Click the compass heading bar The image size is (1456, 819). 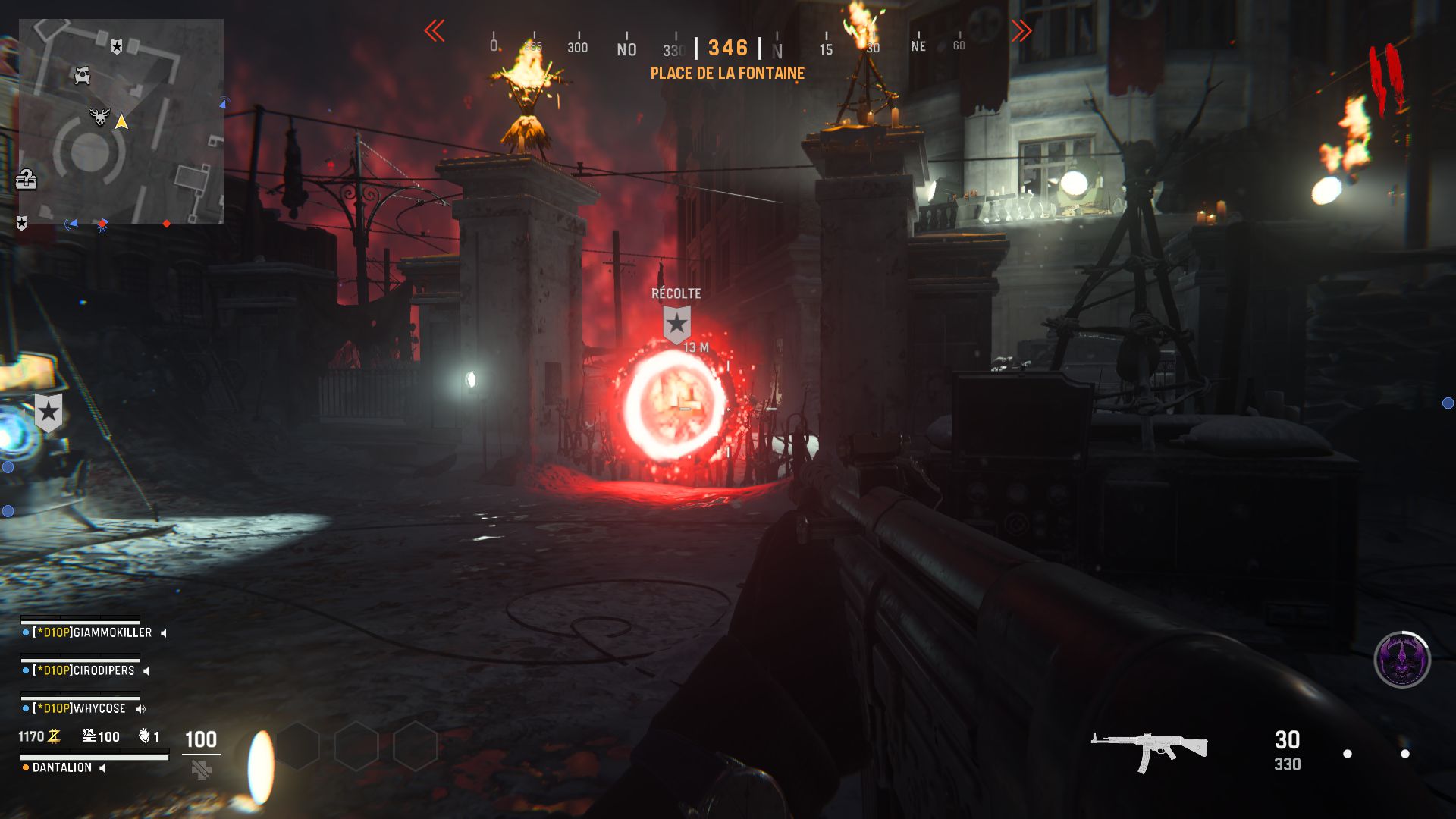pyautogui.click(x=727, y=48)
